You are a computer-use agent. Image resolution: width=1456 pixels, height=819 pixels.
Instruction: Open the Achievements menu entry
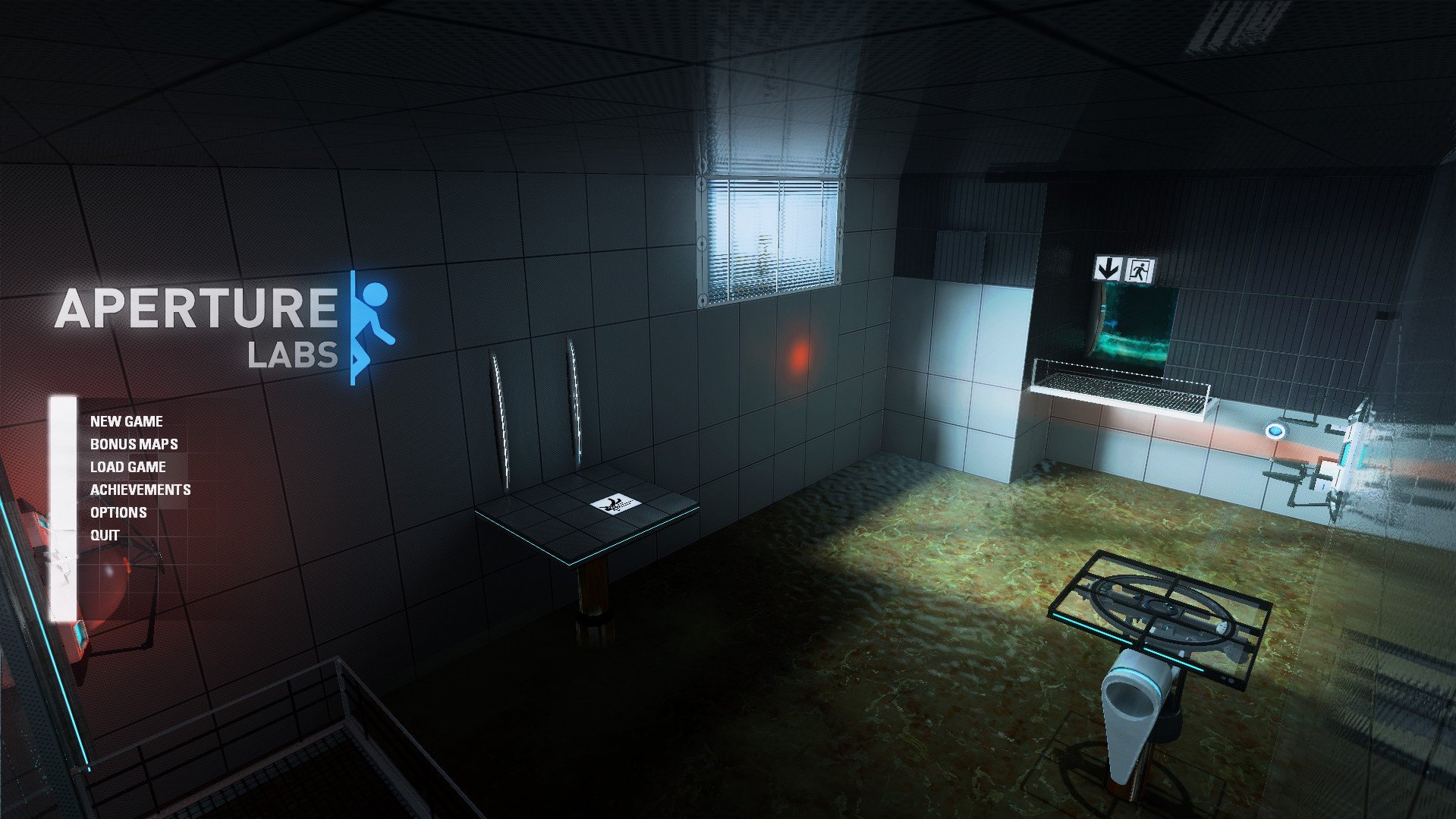point(140,490)
